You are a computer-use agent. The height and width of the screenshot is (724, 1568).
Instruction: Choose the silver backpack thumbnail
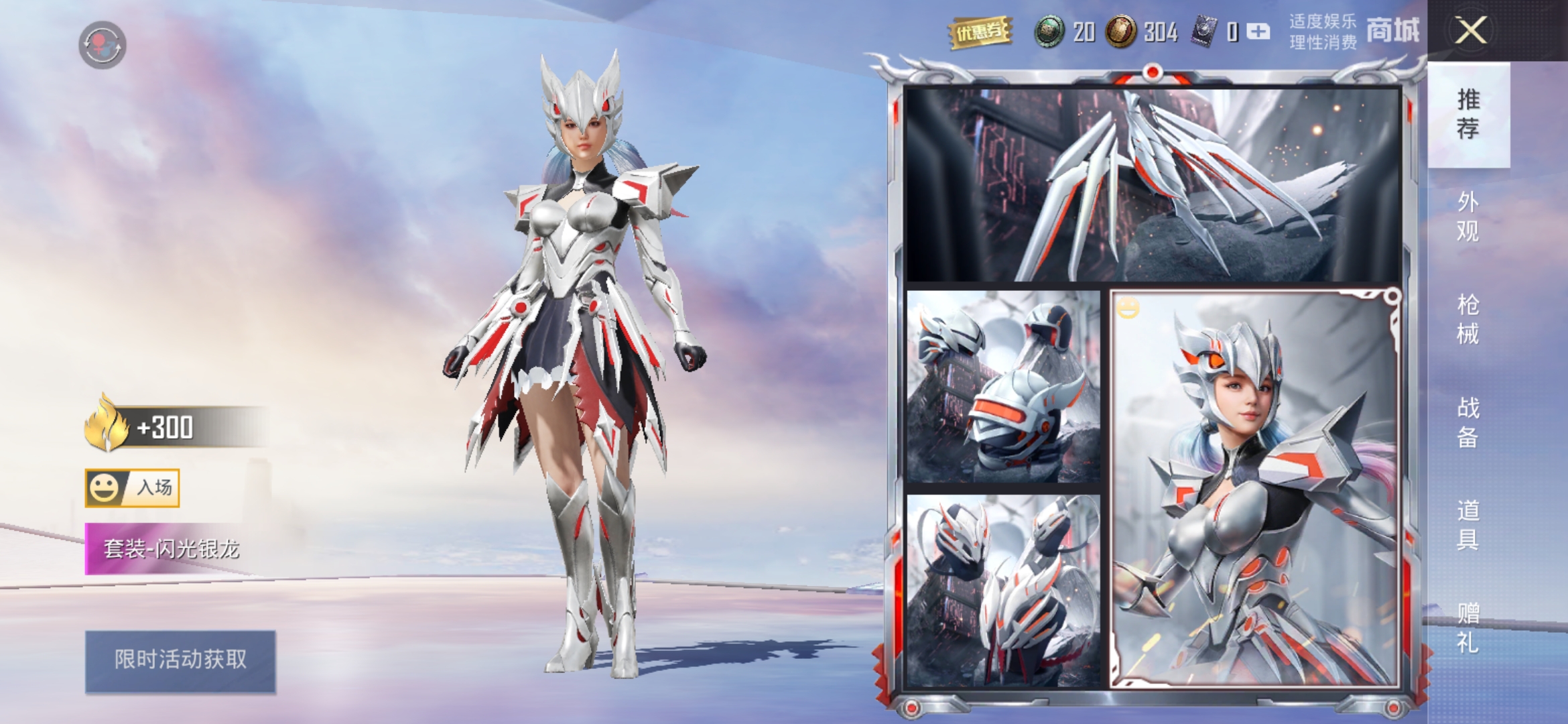pyautogui.click(x=1002, y=591)
